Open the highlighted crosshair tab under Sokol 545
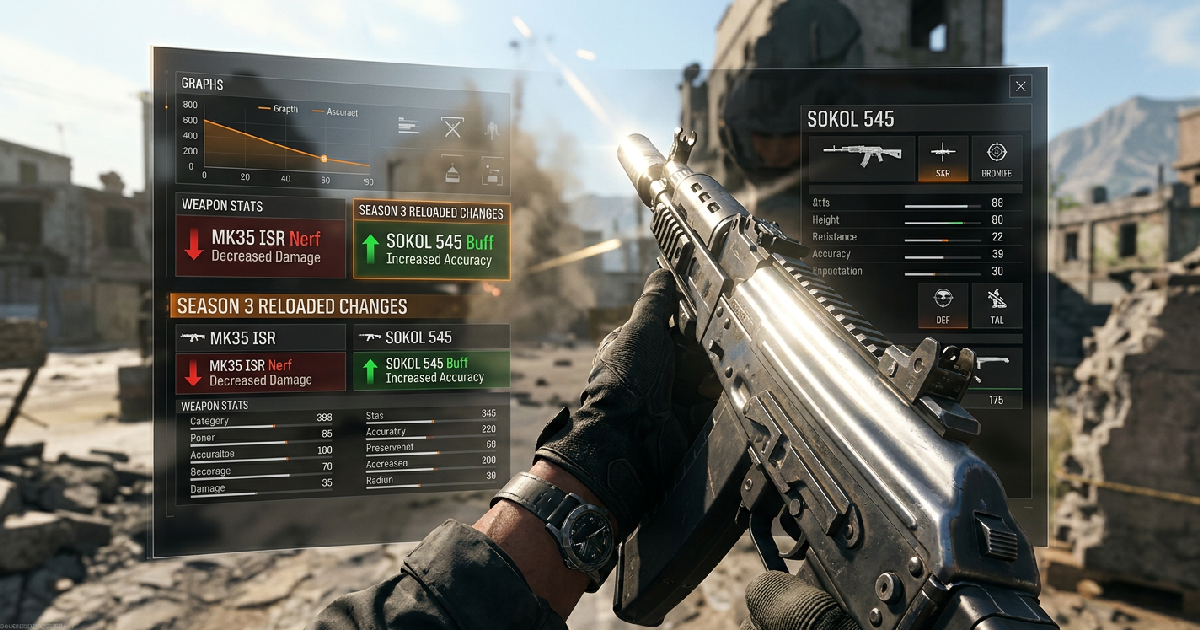The height and width of the screenshot is (630, 1200). click(943, 158)
